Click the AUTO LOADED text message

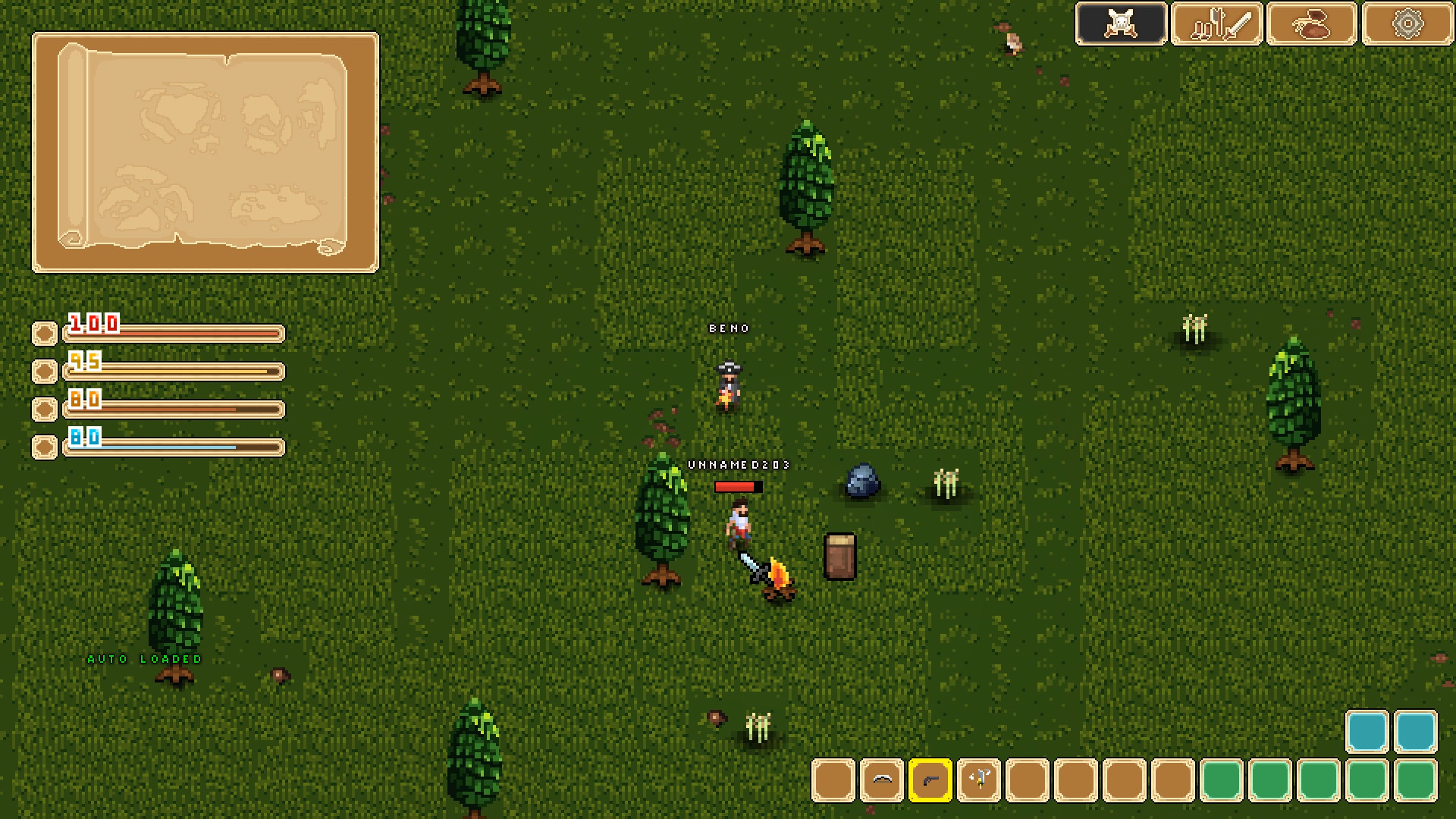pos(144,659)
